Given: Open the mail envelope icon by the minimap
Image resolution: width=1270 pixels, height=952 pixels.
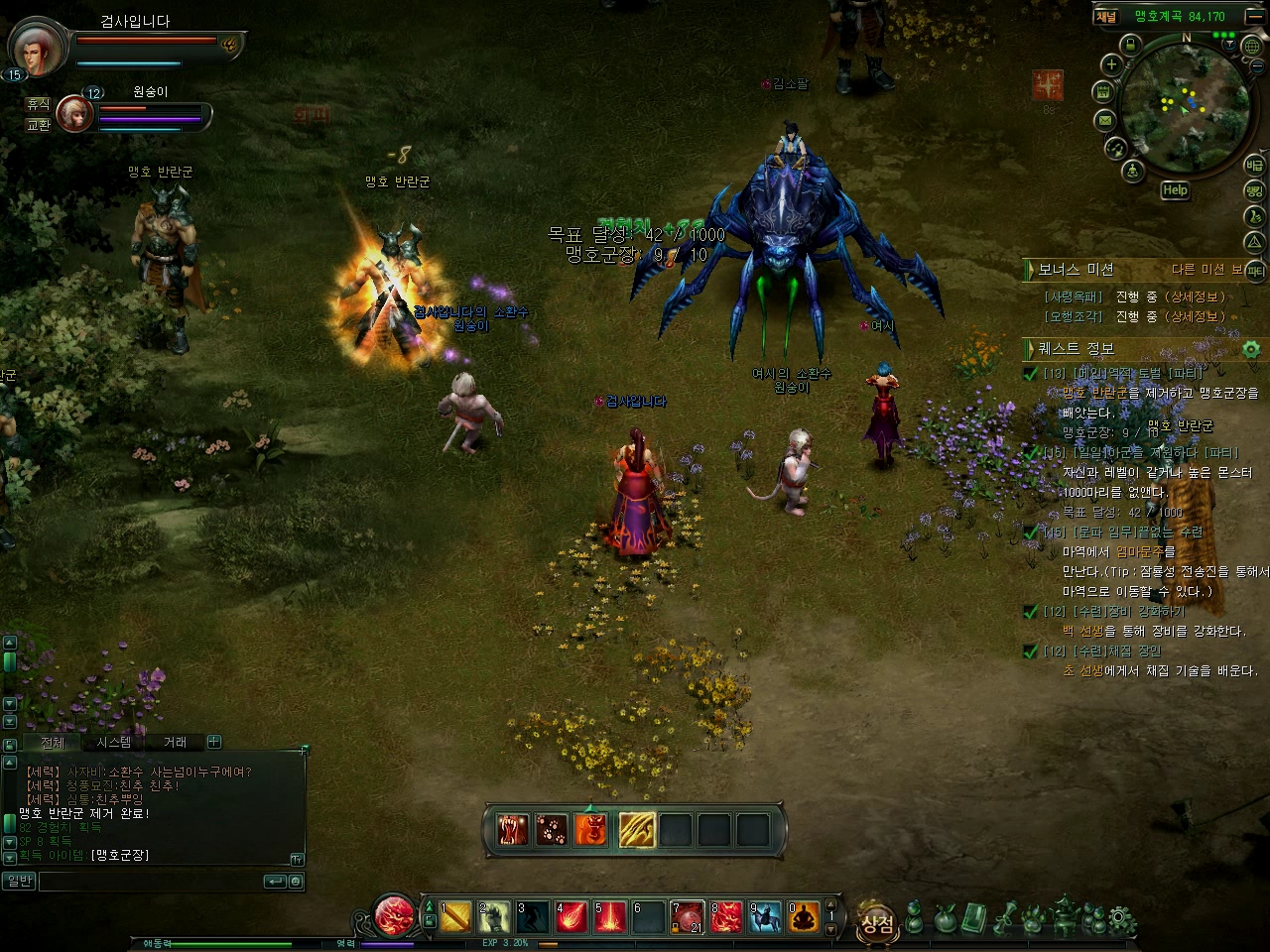Looking at the screenshot, I should click(1104, 120).
